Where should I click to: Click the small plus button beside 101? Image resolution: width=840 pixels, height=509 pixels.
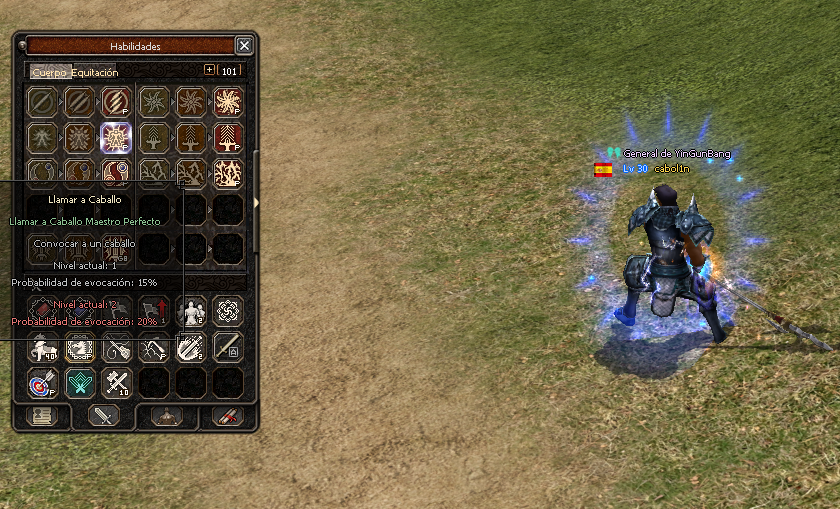(x=209, y=70)
